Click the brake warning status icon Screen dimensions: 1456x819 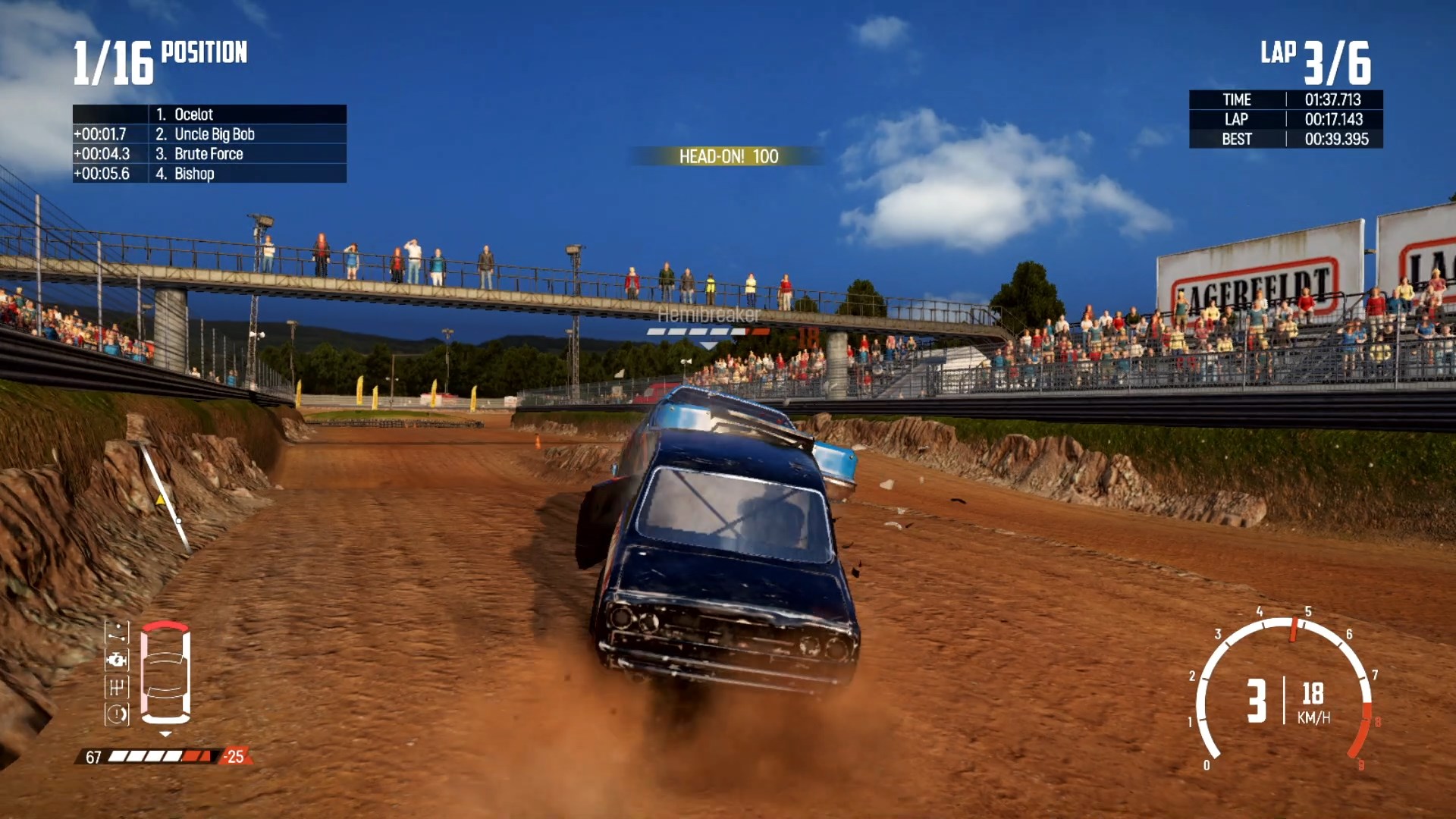[117, 714]
